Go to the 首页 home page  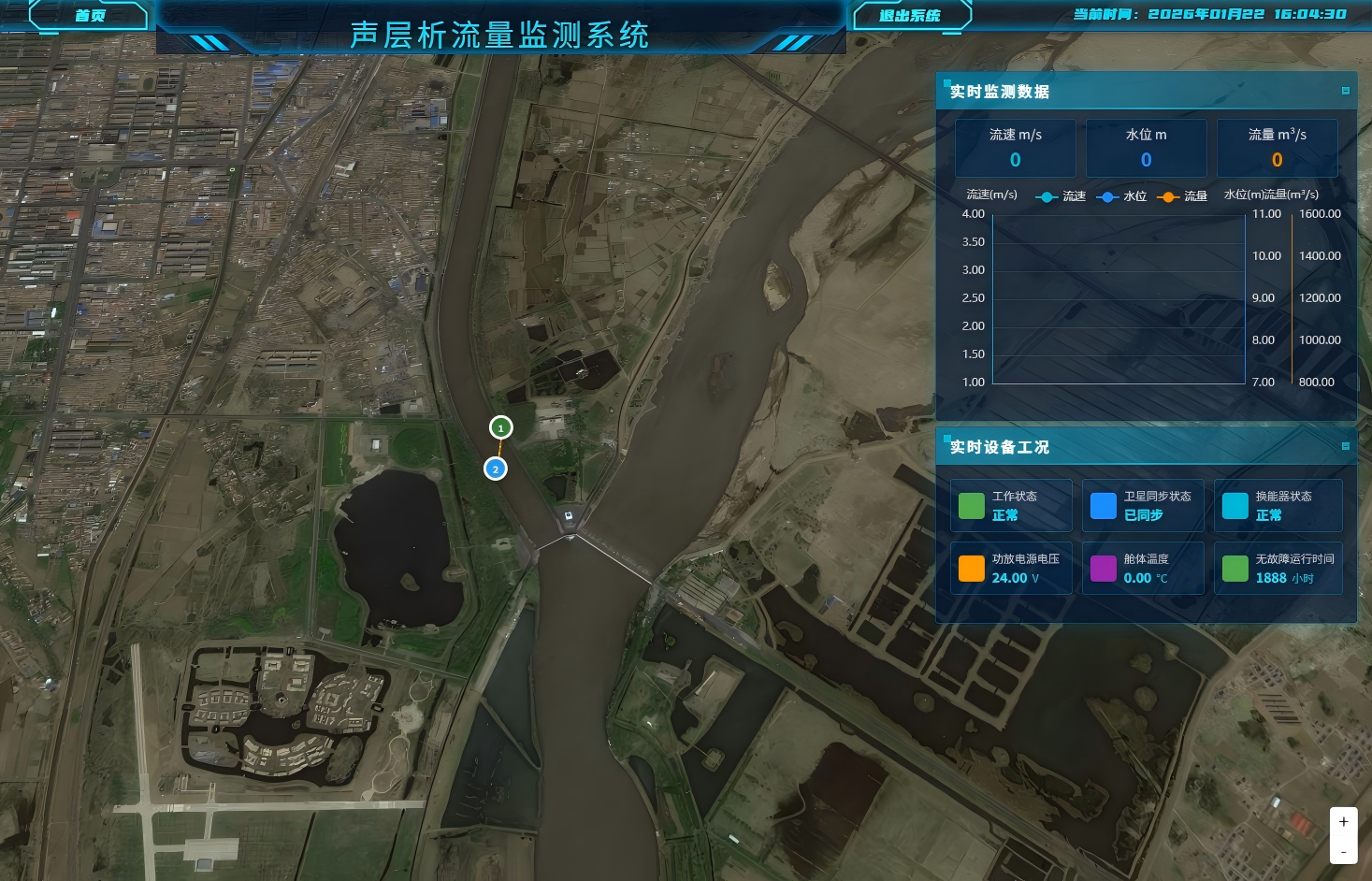pyautogui.click(x=90, y=16)
